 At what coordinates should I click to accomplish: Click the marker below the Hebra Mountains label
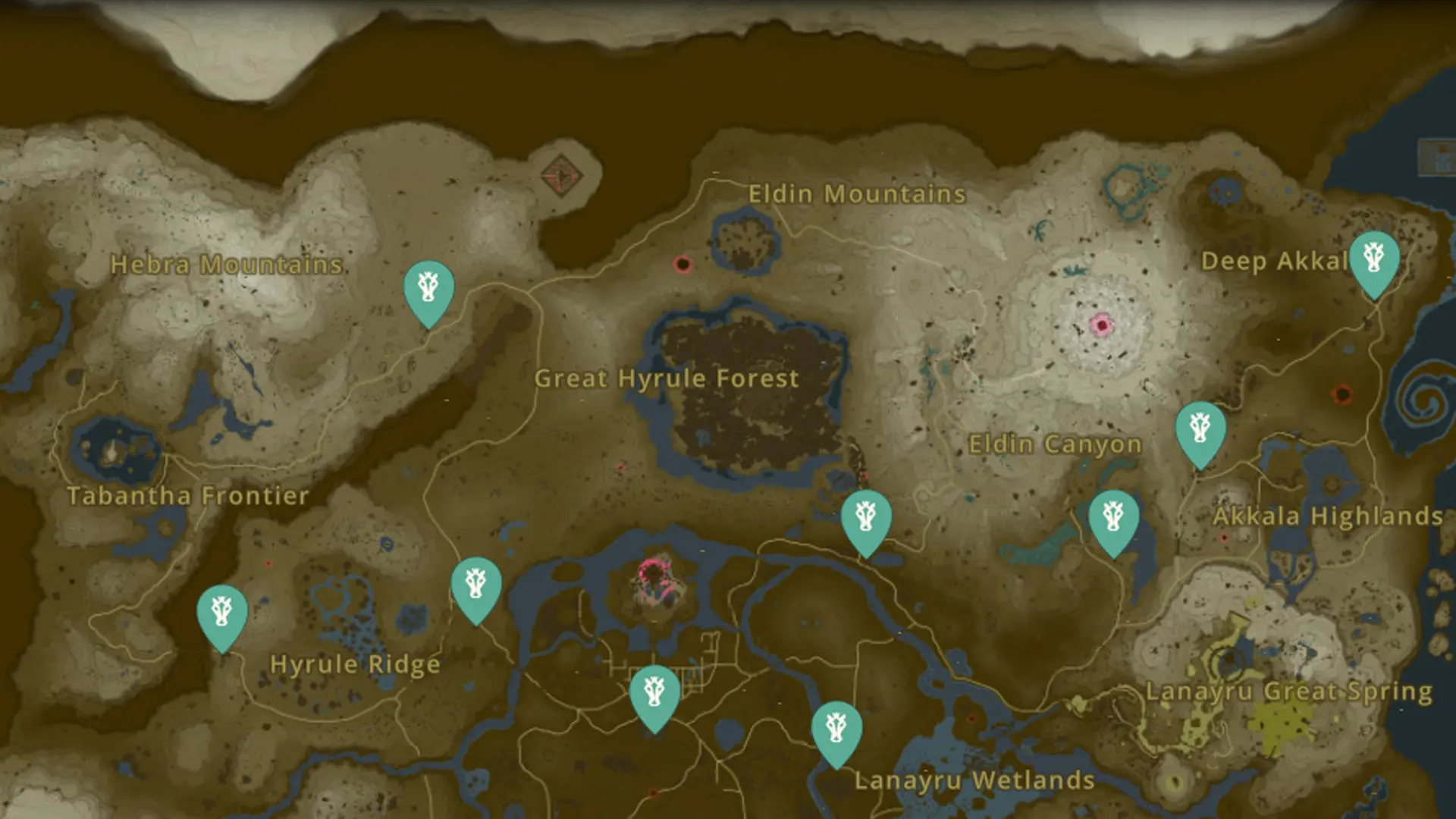tap(429, 288)
